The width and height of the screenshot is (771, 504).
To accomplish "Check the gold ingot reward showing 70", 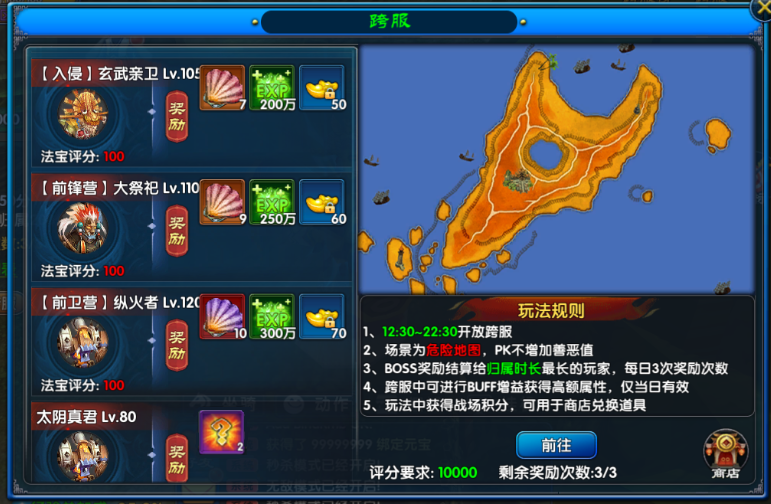I will [x=321, y=316].
